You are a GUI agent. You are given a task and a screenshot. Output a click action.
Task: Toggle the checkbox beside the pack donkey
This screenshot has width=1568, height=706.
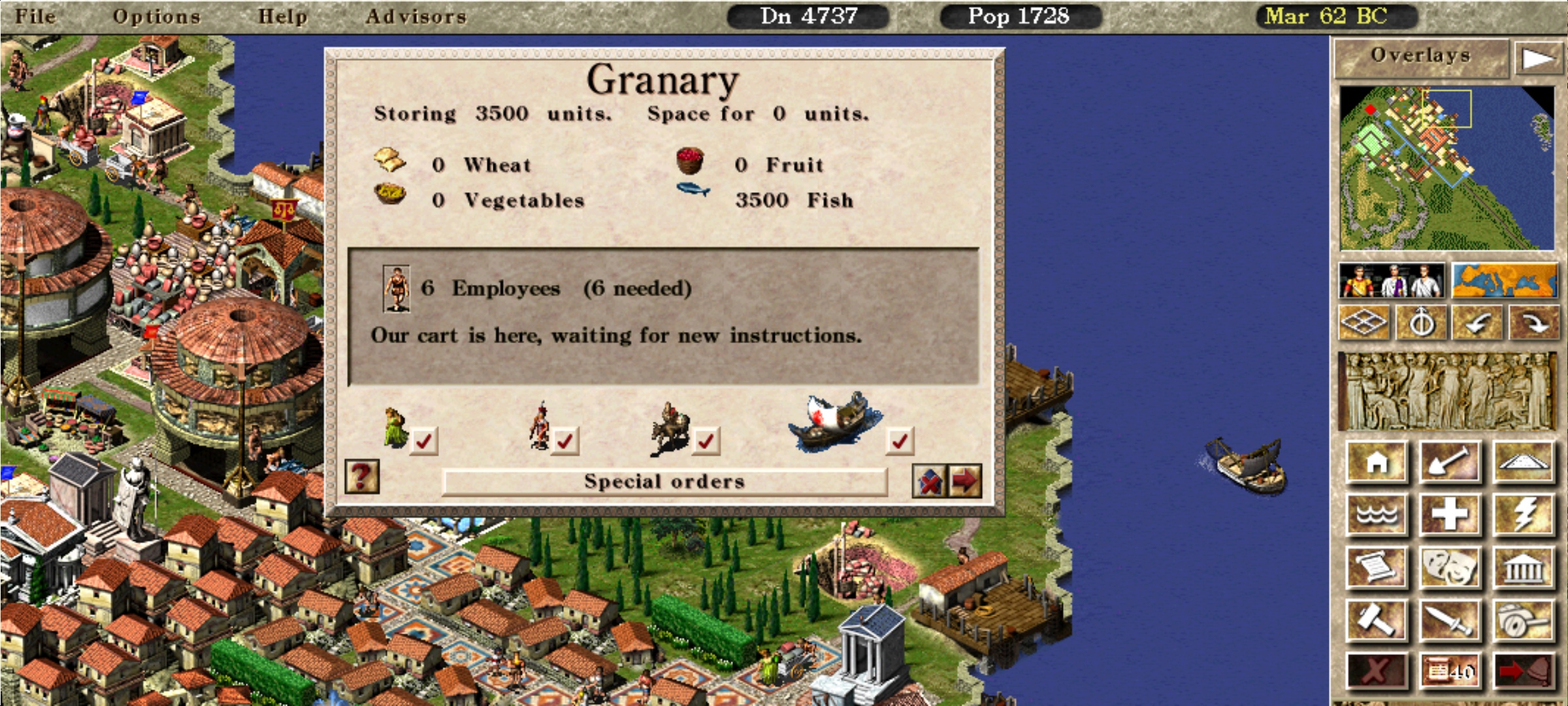coord(706,441)
